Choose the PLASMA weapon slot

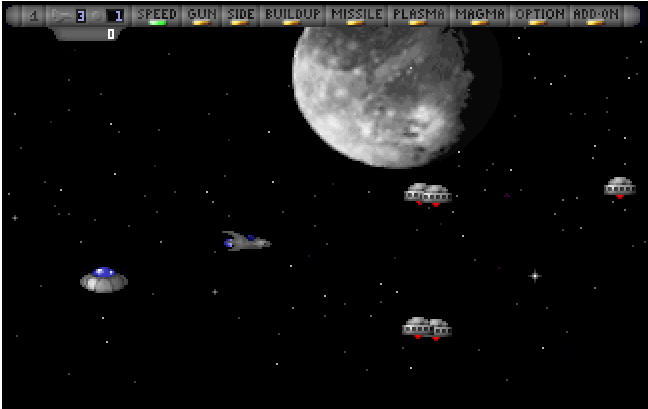click(x=418, y=15)
